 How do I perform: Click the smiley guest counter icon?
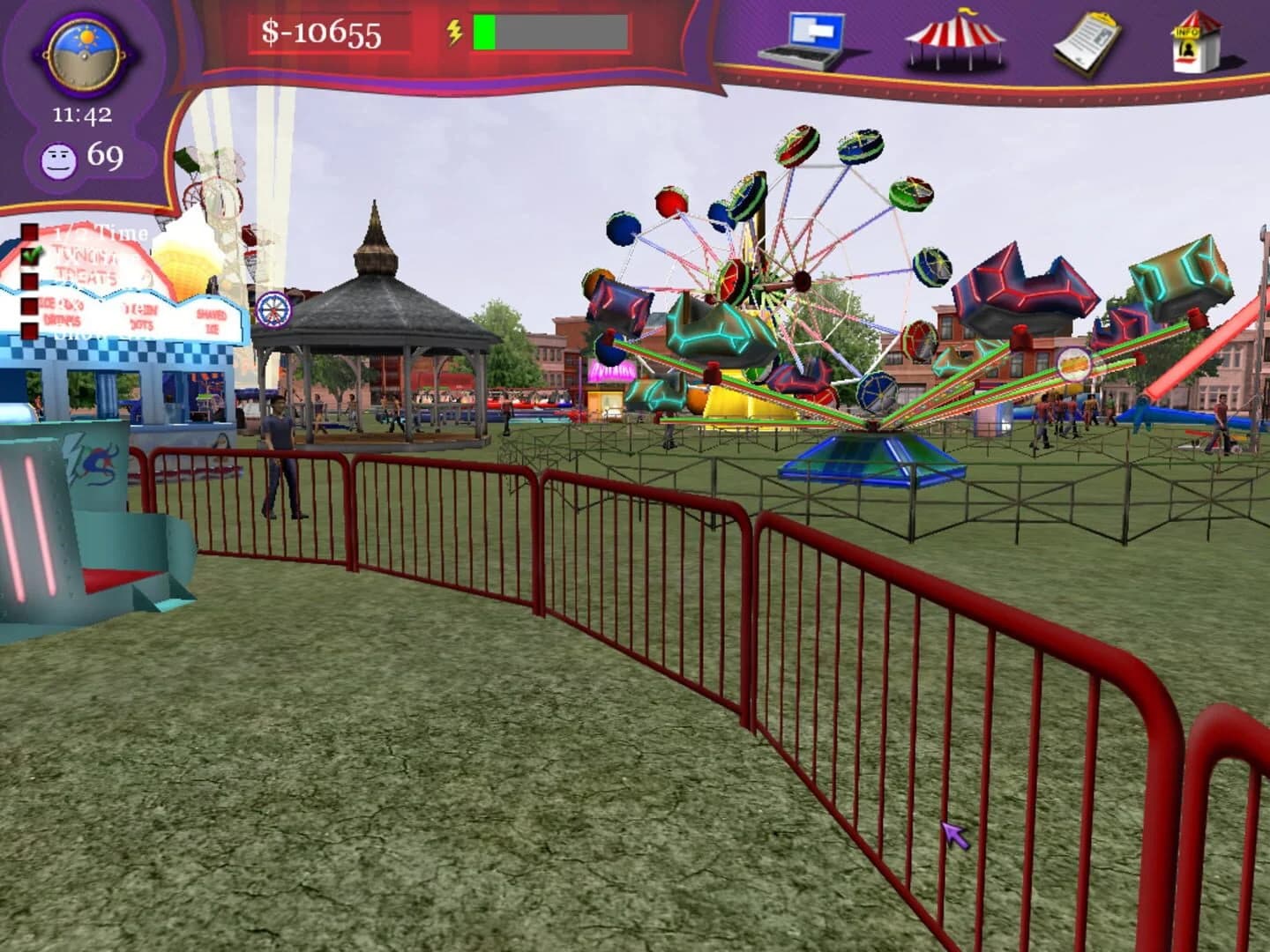coord(60,159)
